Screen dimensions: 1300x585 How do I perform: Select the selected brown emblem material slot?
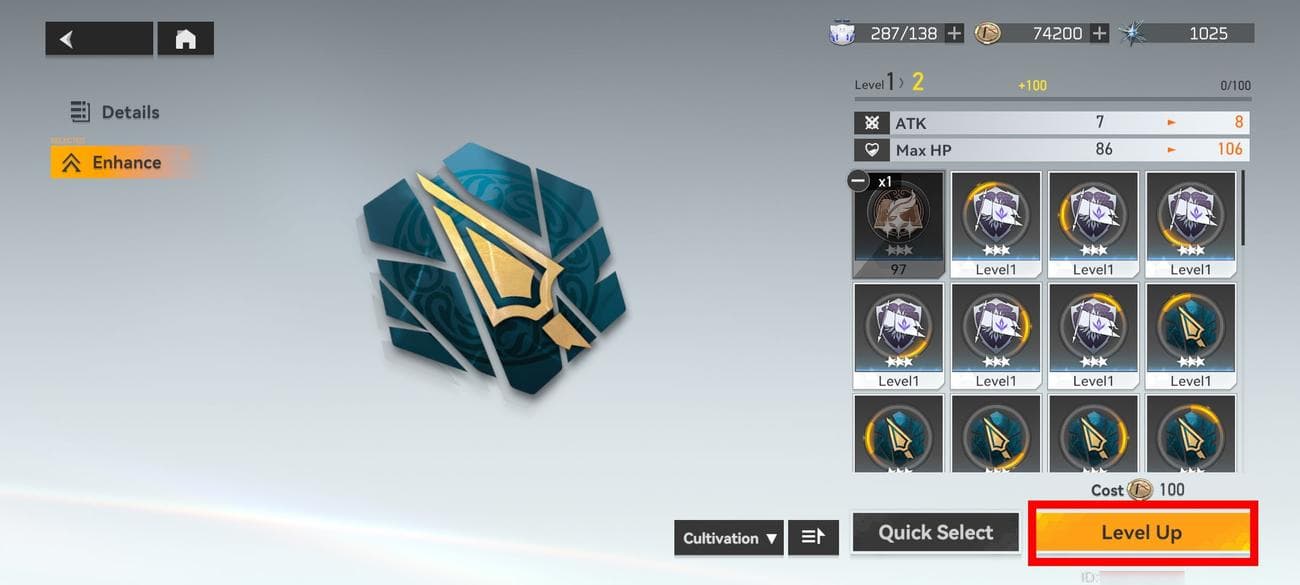click(898, 223)
